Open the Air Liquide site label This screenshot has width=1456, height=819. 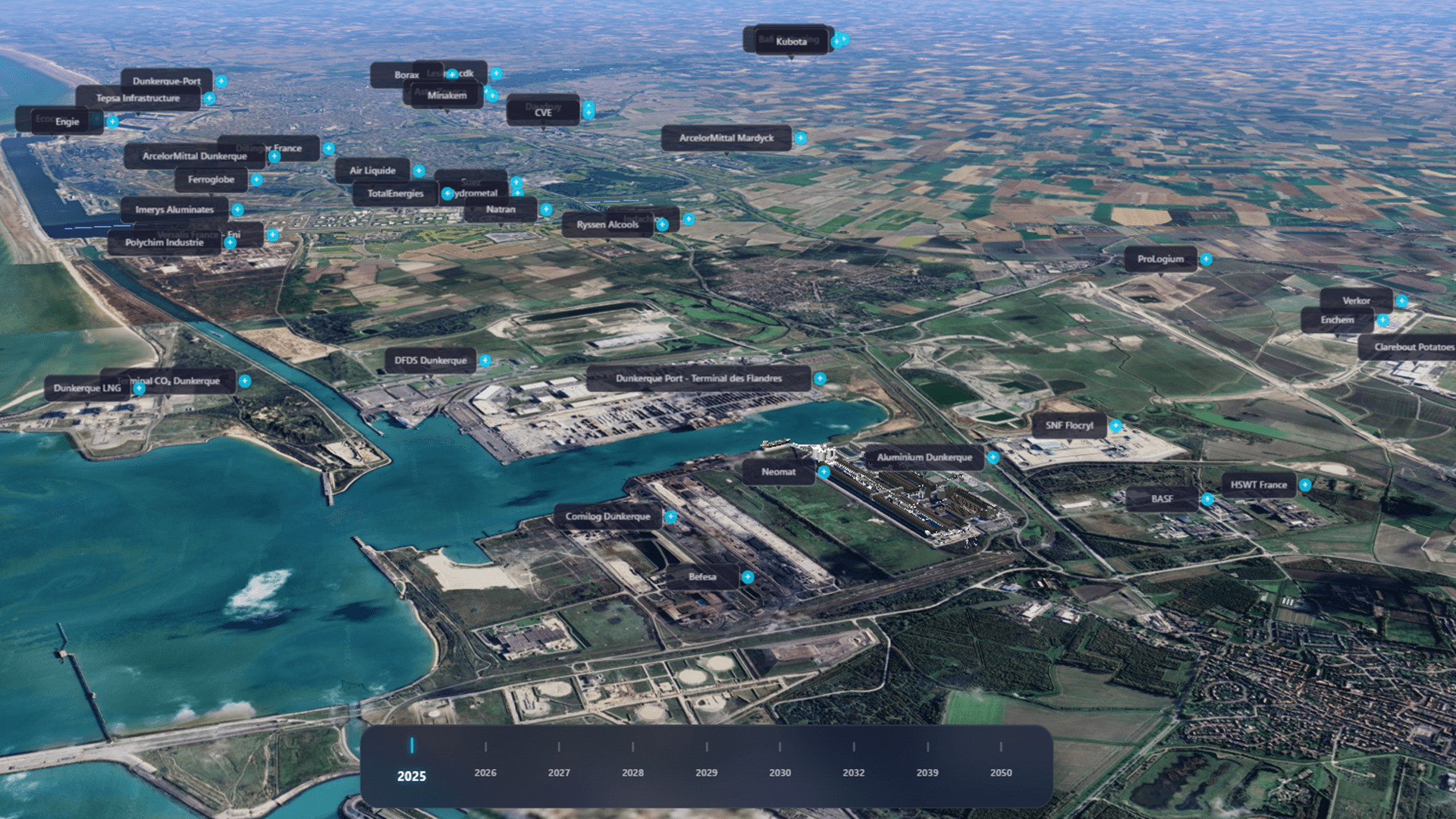[x=372, y=171]
